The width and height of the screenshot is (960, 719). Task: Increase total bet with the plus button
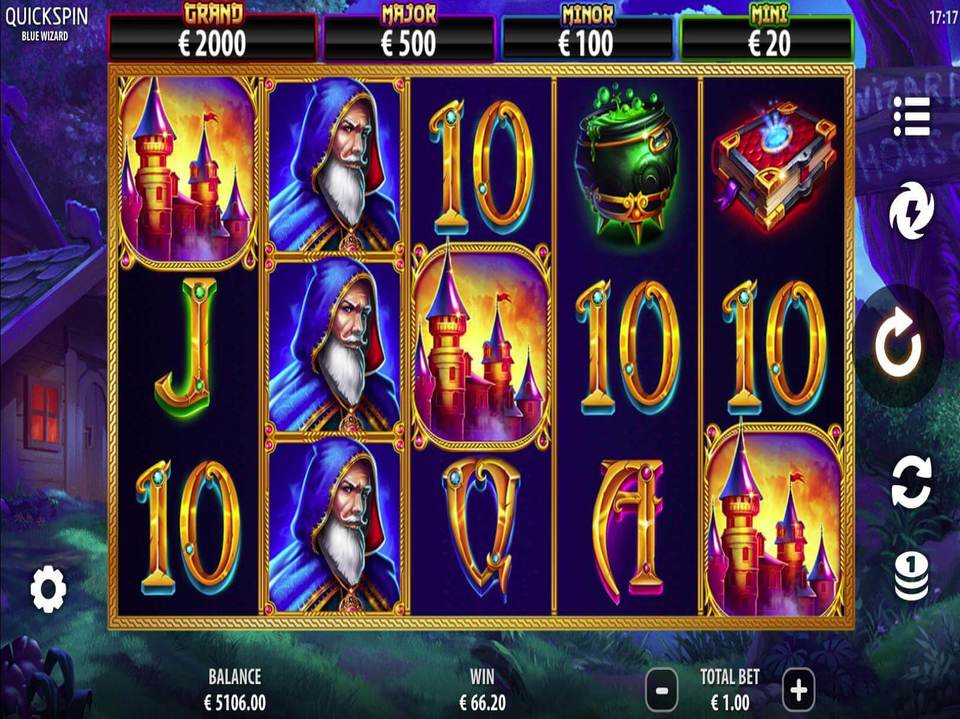click(x=798, y=689)
